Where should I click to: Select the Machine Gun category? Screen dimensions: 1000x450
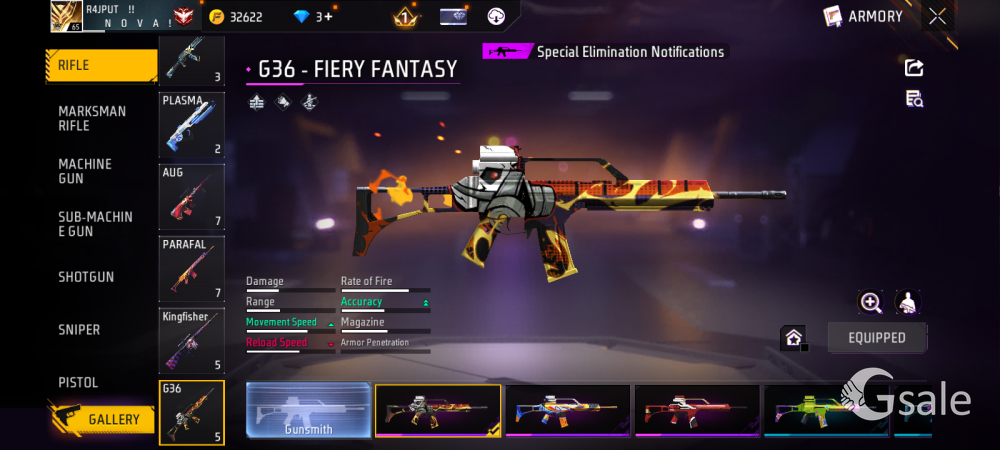tap(85, 171)
